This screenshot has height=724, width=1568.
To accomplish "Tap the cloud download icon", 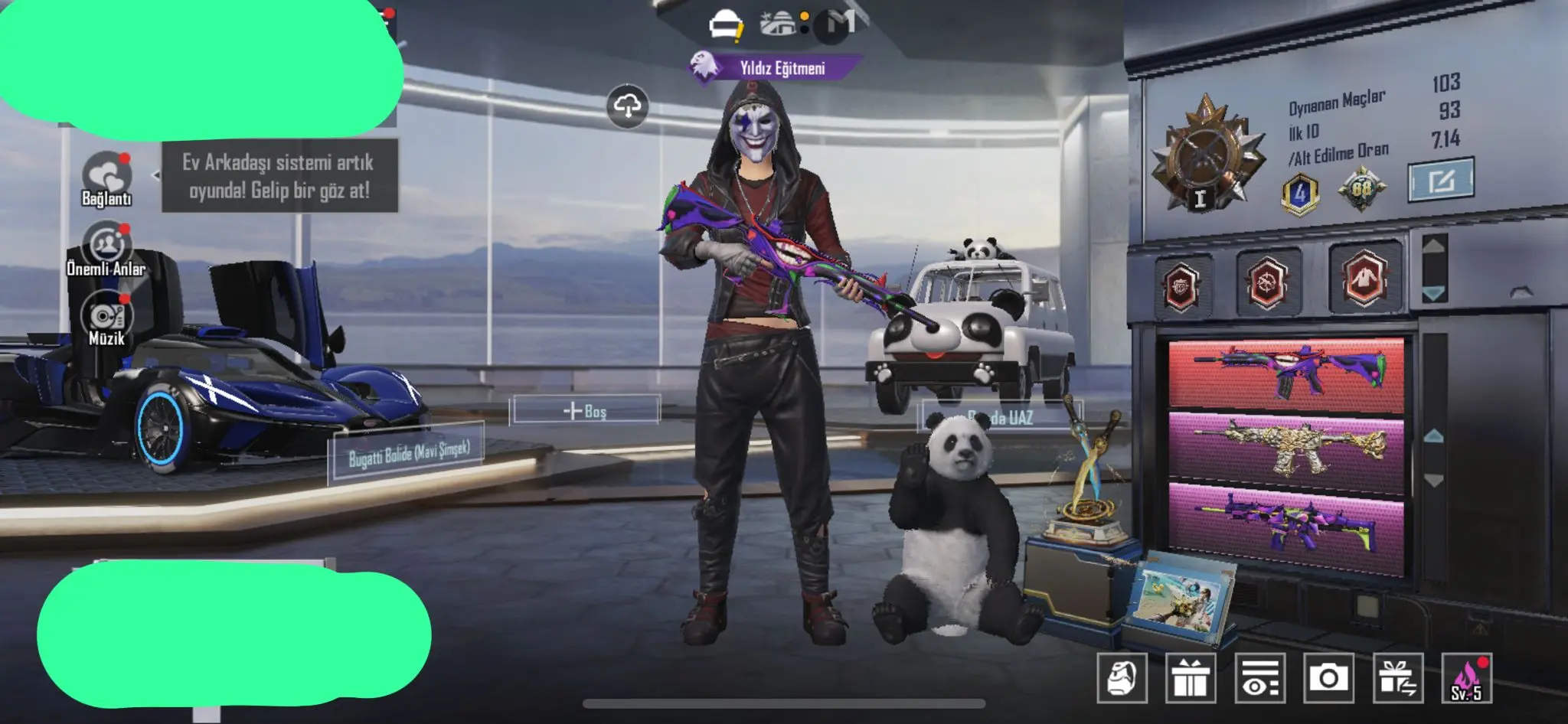I will [628, 106].
